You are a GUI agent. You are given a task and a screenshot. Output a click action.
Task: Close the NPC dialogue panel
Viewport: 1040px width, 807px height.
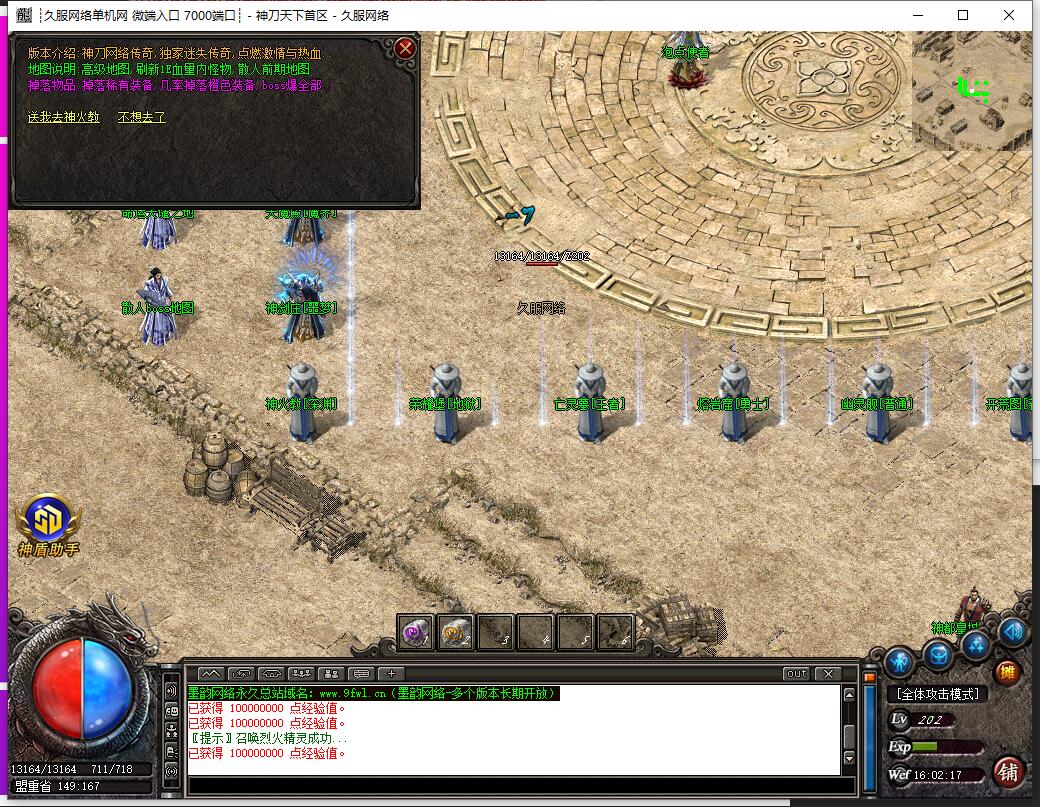point(405,48)
